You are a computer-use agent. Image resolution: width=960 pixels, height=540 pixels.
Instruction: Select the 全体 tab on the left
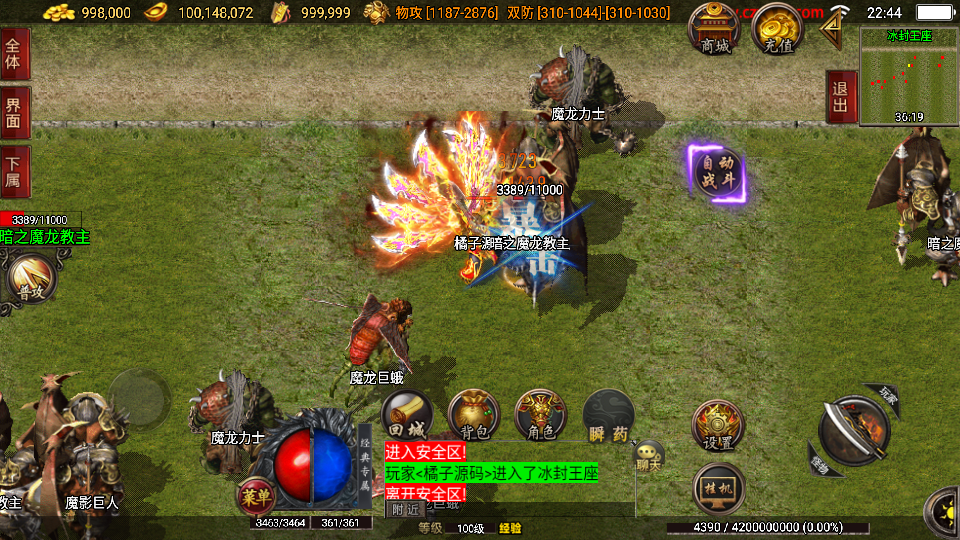[14, 53]
